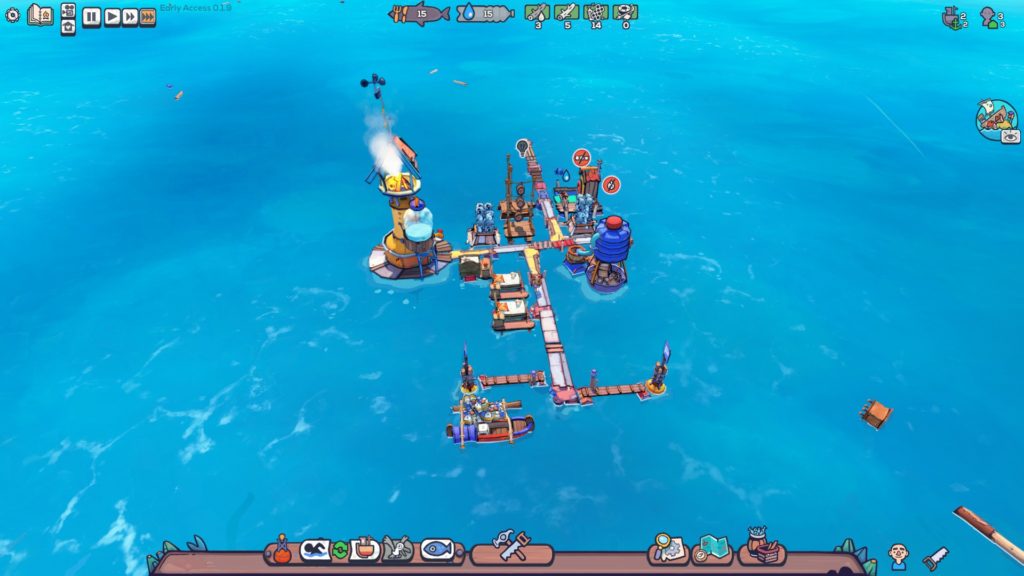Click the green recycle icon
This screenshot has width=1024, height=576.
pos(339,549)
